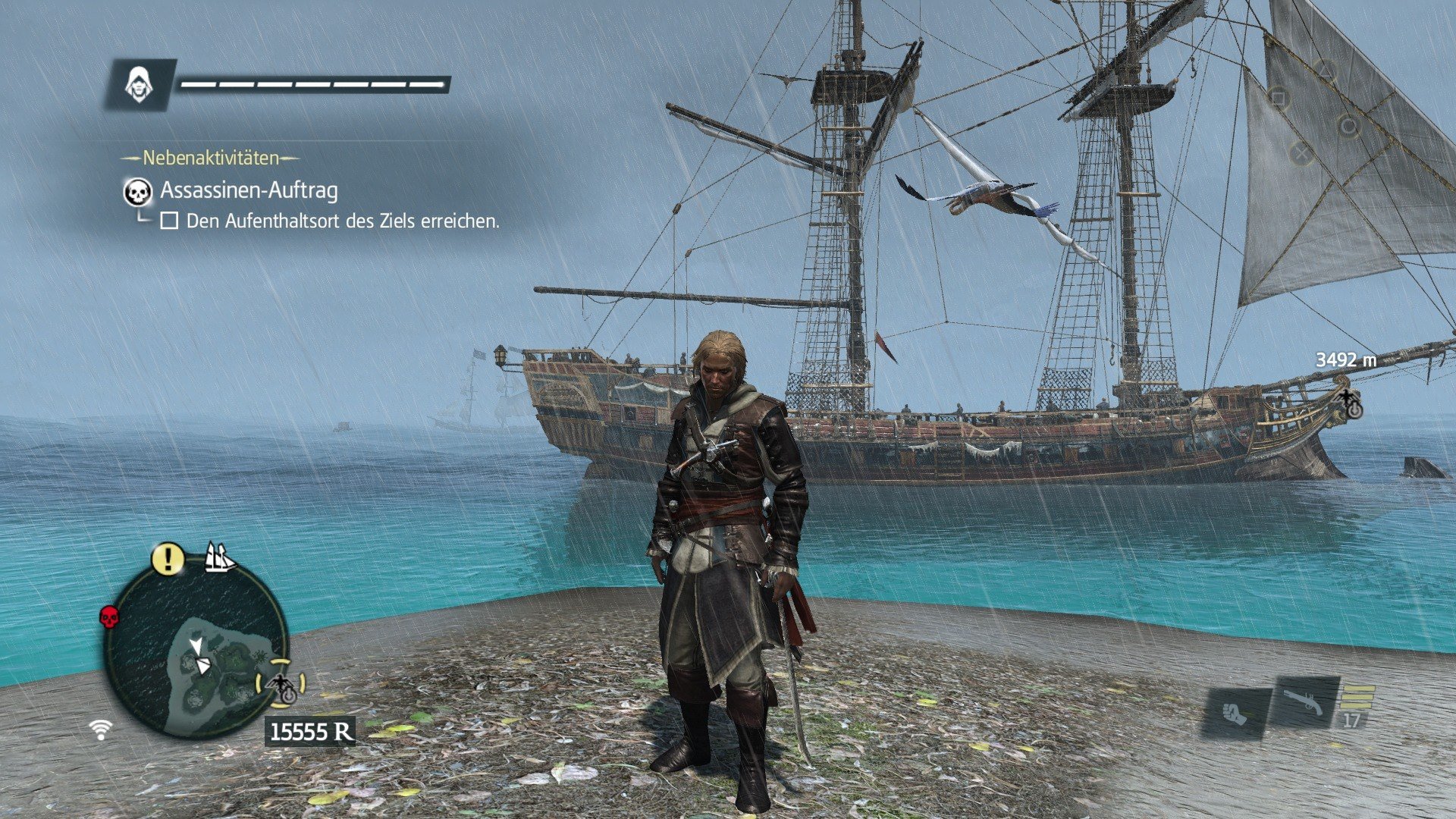This screenshot has height=819, width=1456.
Task: Open the yellow exclamation mark above the minimap
Action: pos(168,559)
